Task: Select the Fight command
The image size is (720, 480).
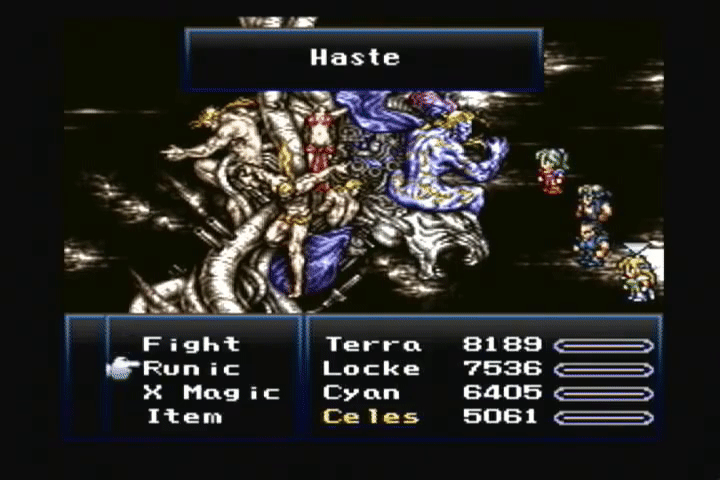Action: pos(191,345)
